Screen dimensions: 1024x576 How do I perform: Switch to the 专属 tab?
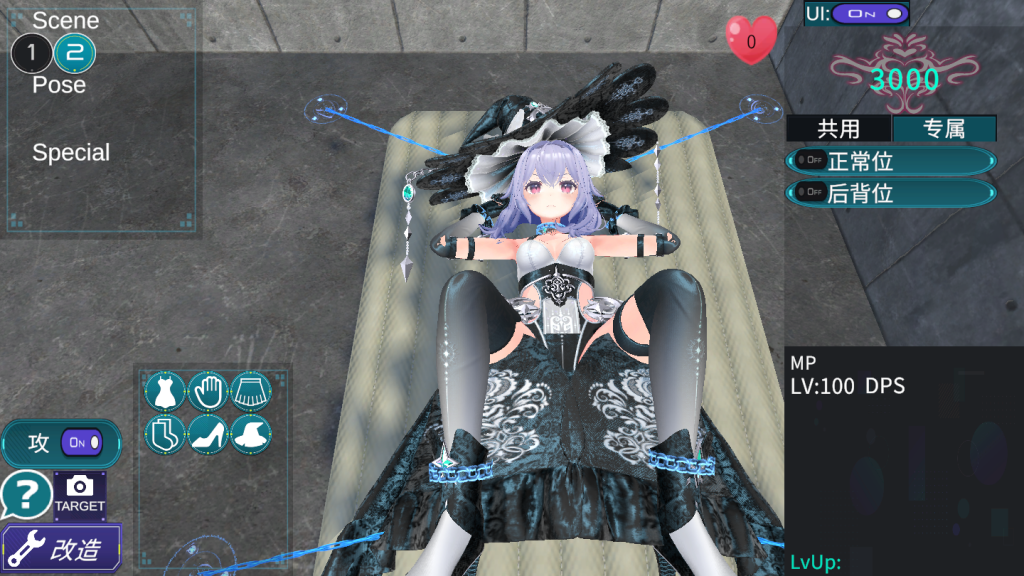point(943,128)
